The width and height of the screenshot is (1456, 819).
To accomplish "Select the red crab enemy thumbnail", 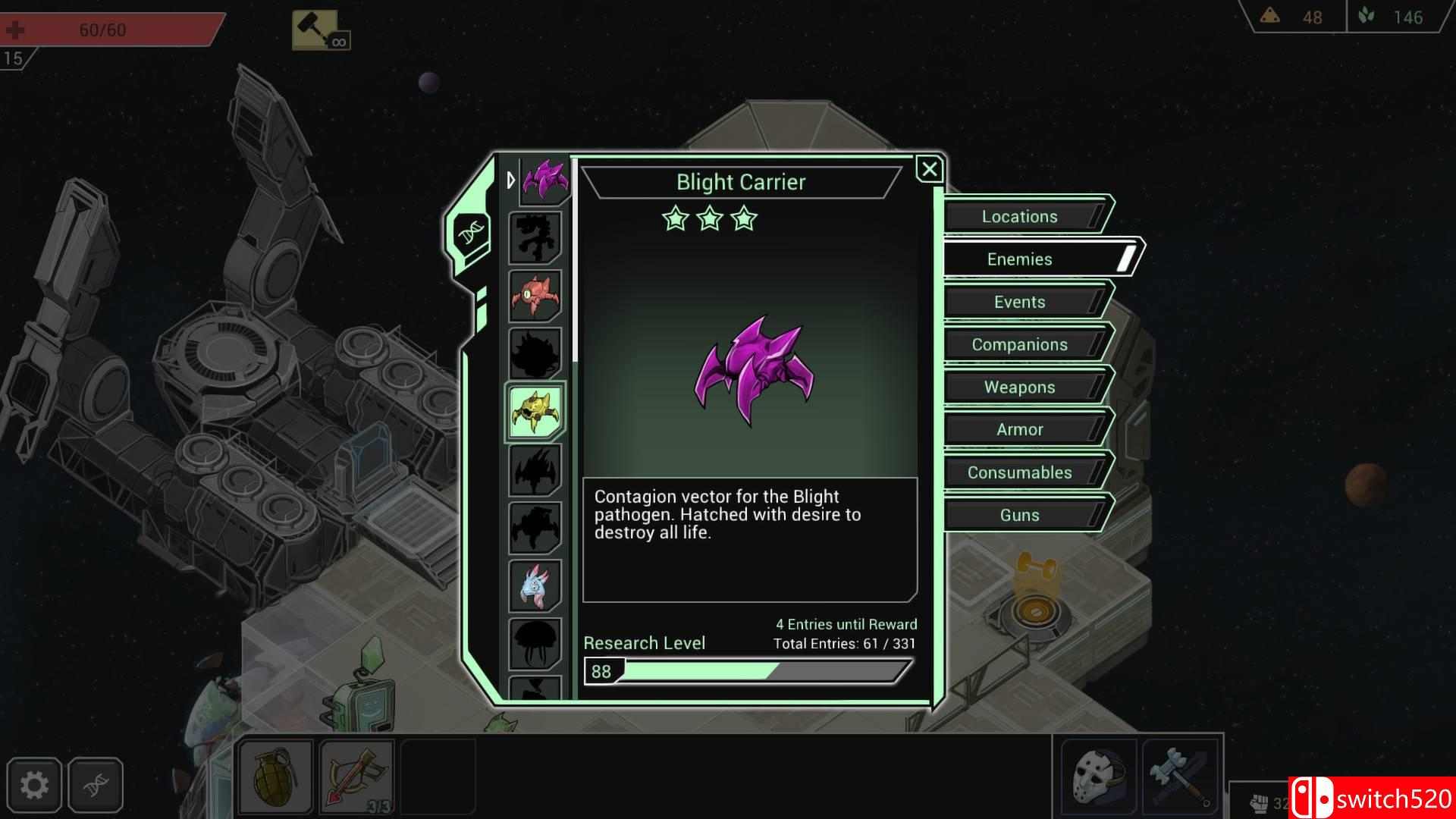I will pyautogui.click(x=535, y=296).
